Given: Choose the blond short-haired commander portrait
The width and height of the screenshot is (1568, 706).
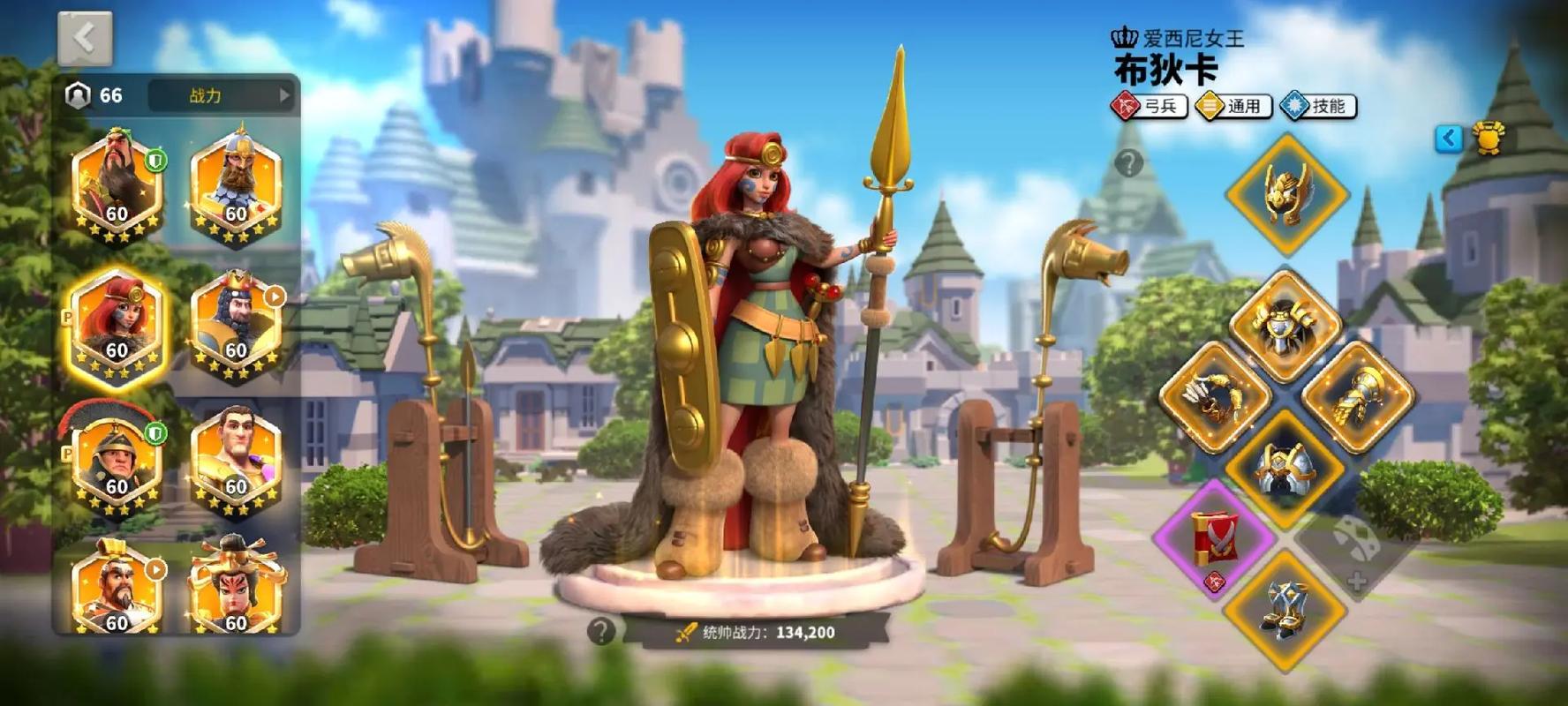Looking at the screenshot, I should click(236, 461).
